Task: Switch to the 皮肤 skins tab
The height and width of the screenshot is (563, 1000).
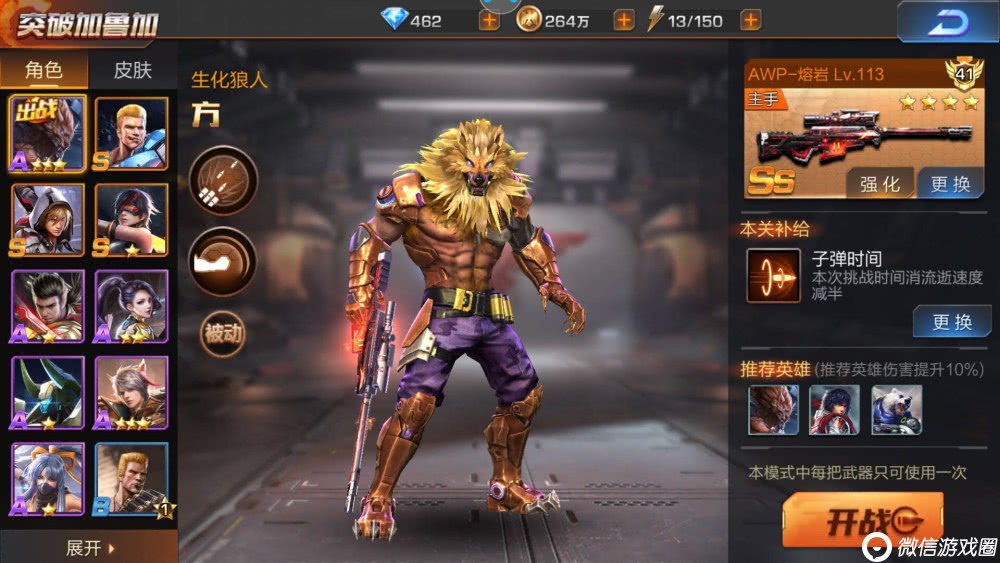Action: pyautogui.click(x=132, y=69)
